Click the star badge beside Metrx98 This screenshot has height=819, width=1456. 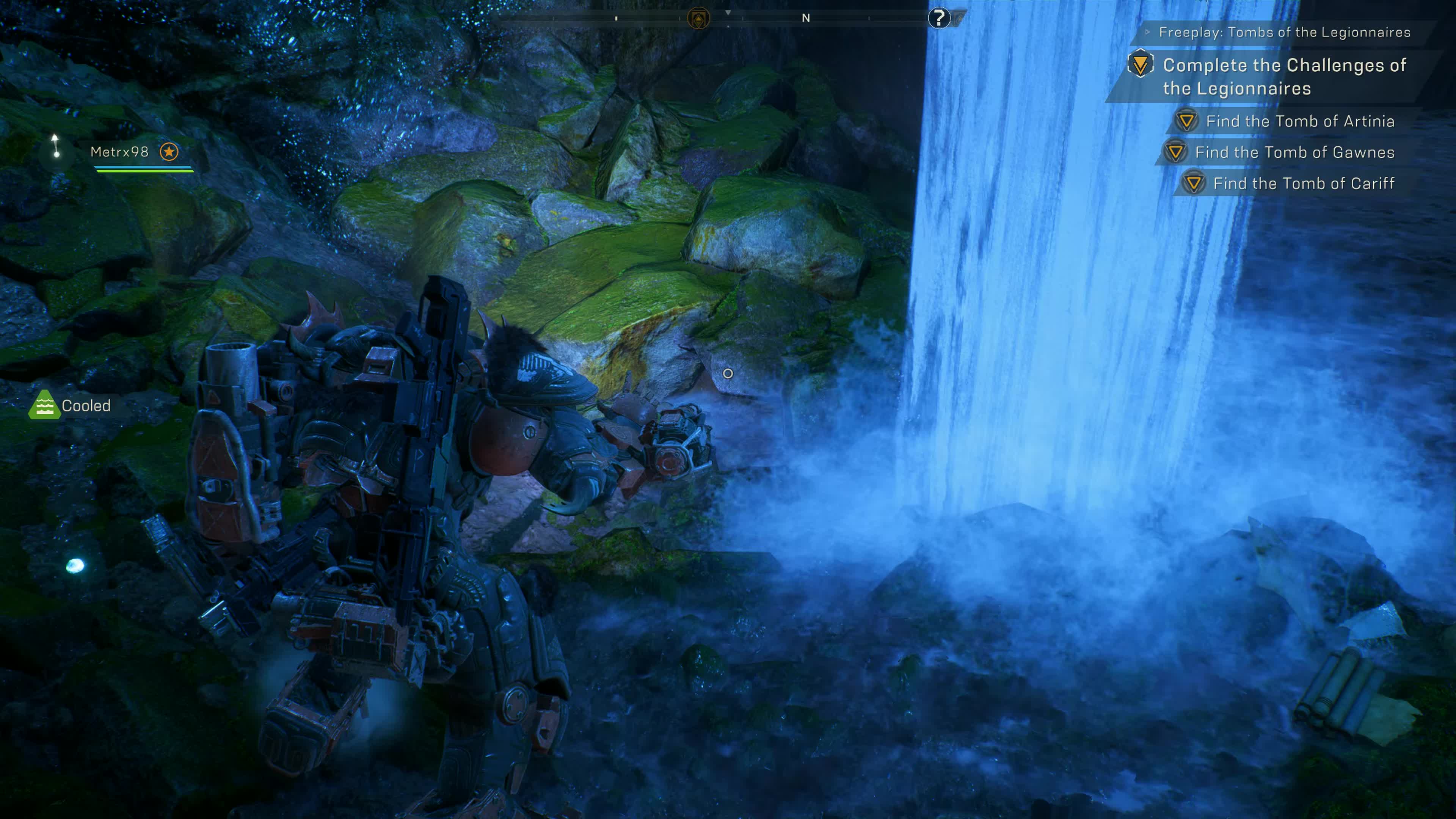(169, 152)
